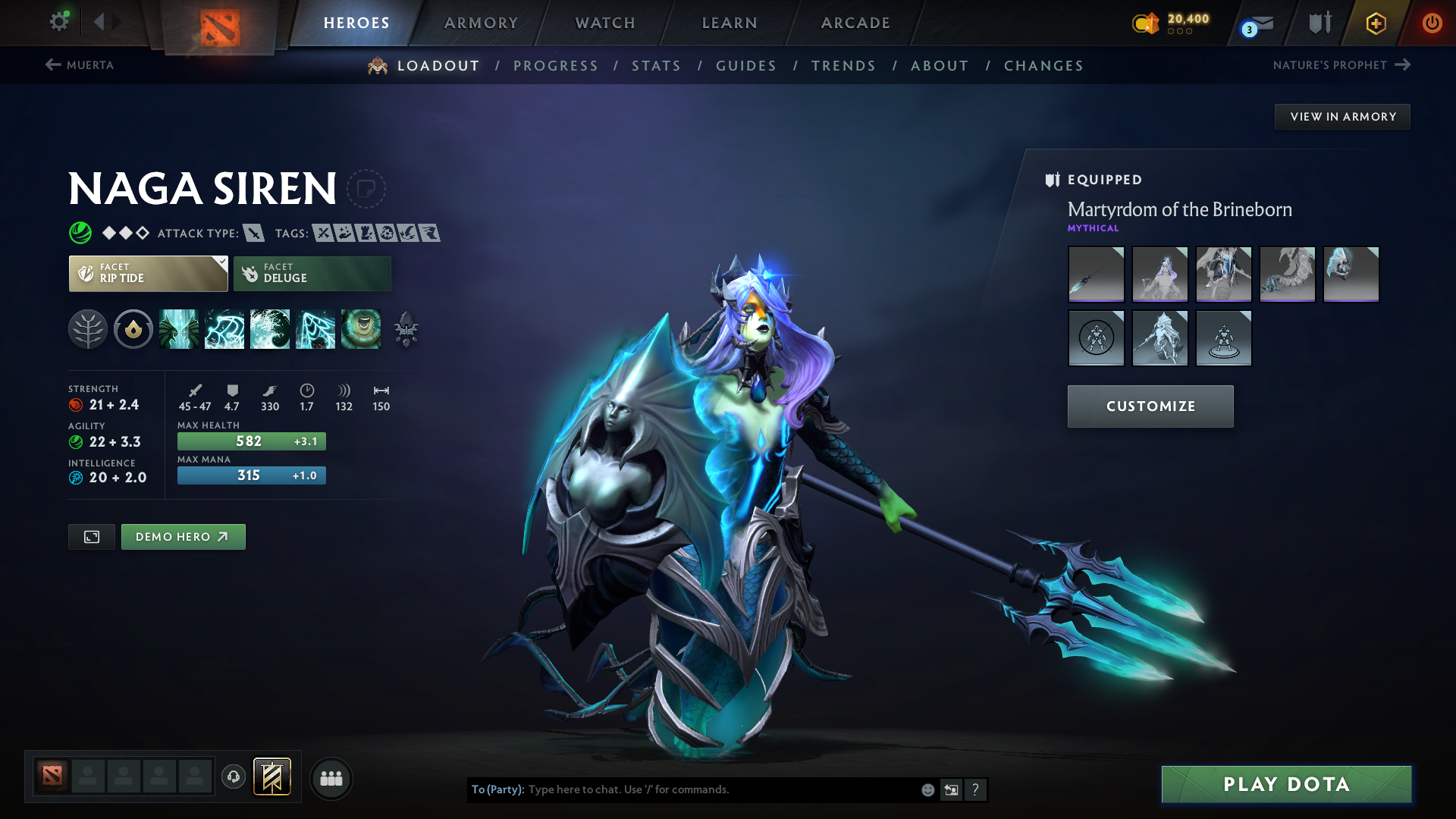Quit the game with power button
Image resolution: width=1456 pixels, height=819 pixels.
pyautogui.click(x=1432, y=23)
